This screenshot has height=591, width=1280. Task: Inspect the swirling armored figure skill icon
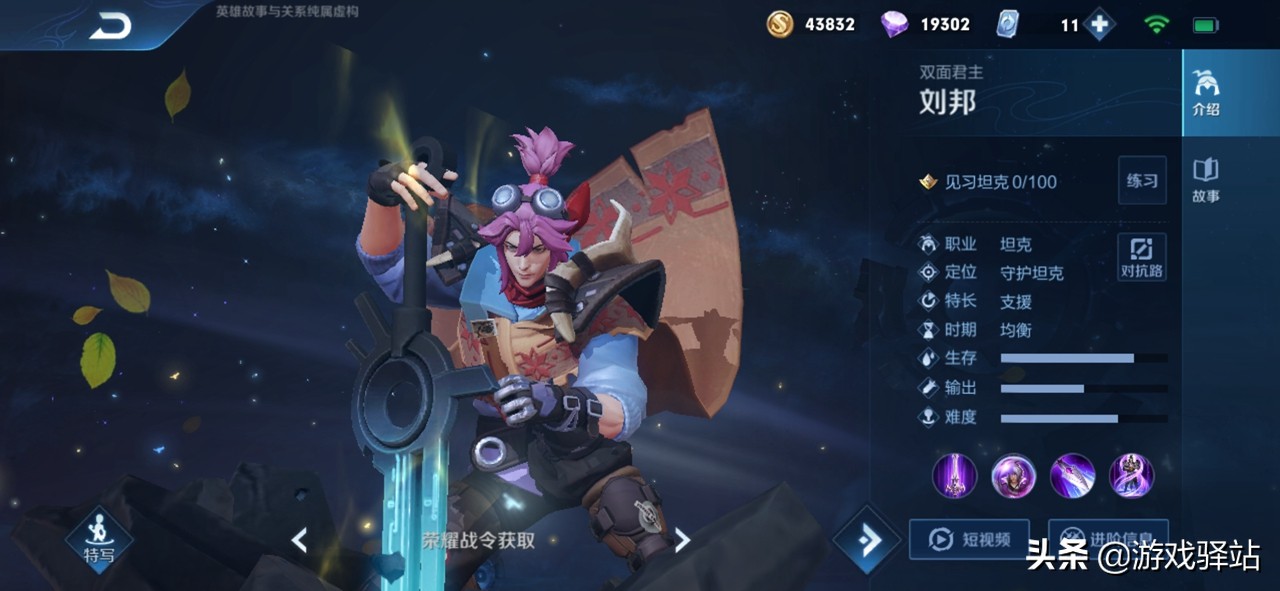(x=1131, y=475)
